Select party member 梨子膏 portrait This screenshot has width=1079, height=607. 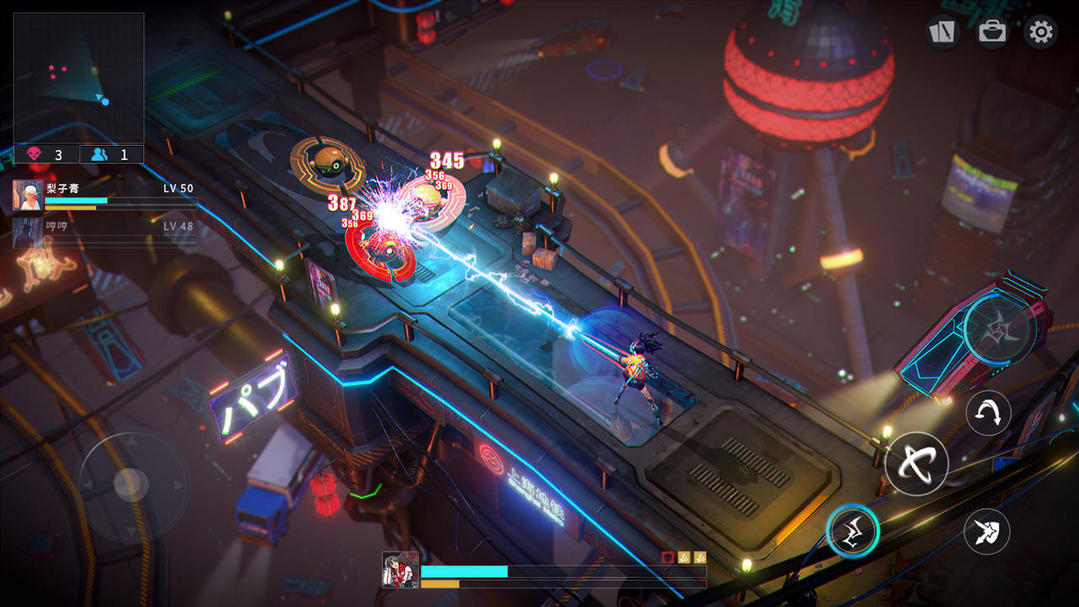pyautogui.click(x=27, y=196)
